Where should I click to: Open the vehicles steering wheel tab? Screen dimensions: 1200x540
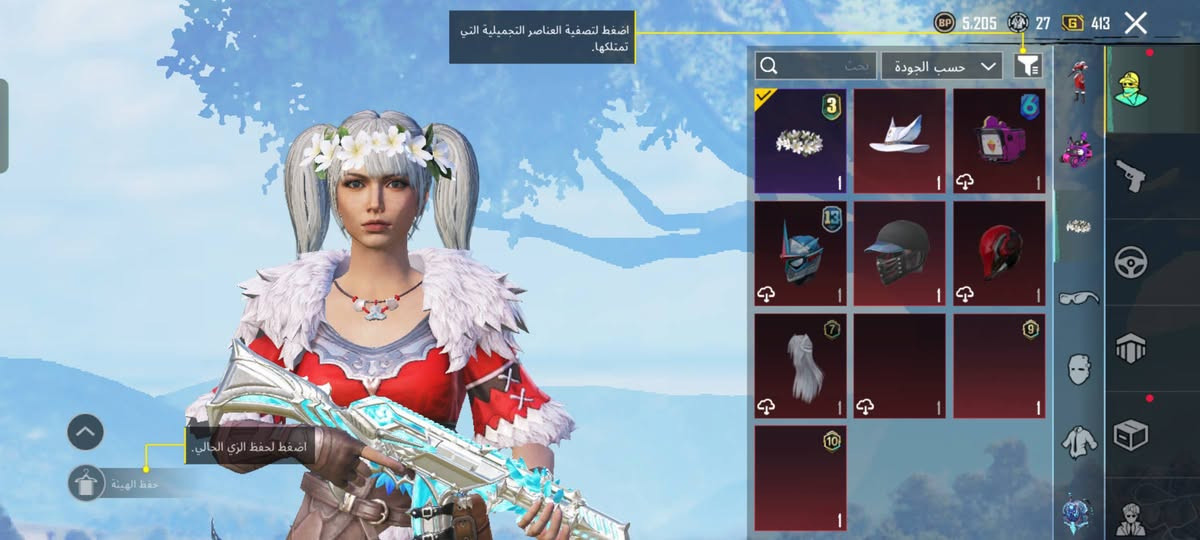tap(1130, 262)
